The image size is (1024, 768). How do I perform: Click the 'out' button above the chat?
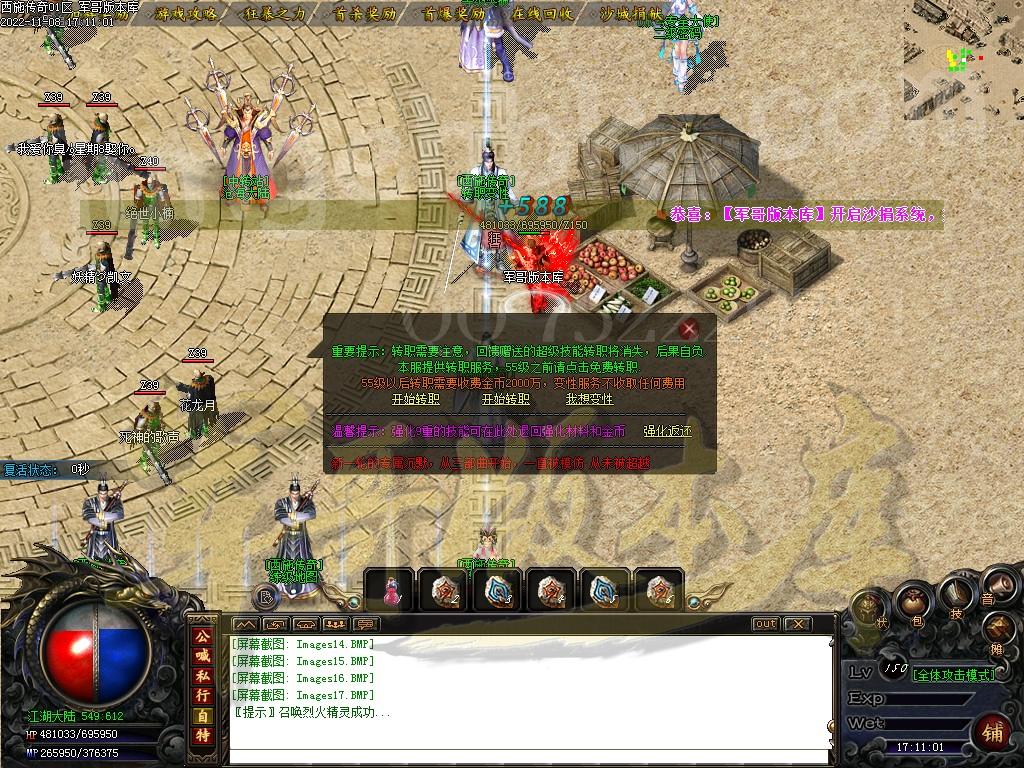point(765,624)
